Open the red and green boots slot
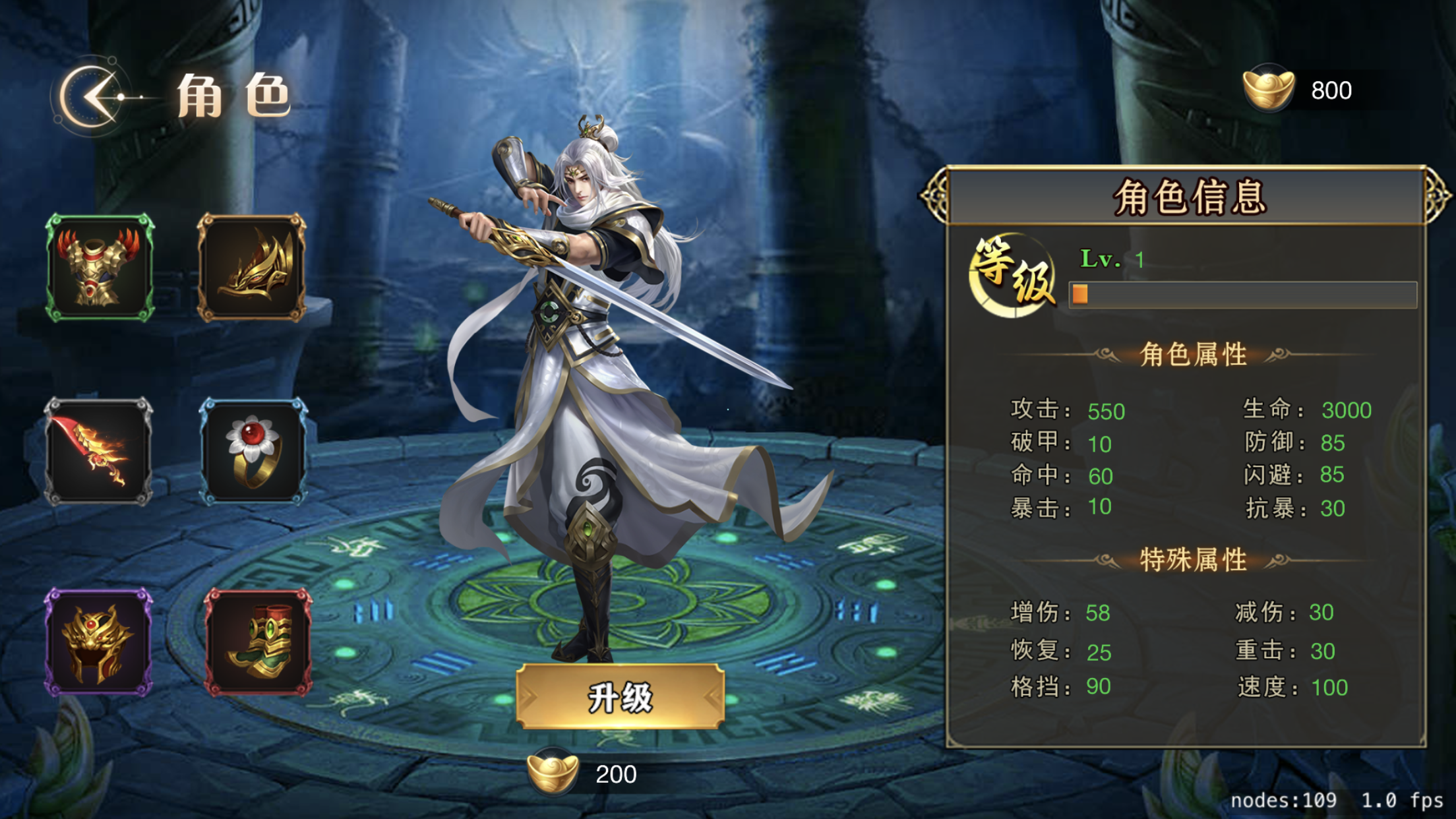The width and height of the screenshot is (1456, 819). pos(258,642)
